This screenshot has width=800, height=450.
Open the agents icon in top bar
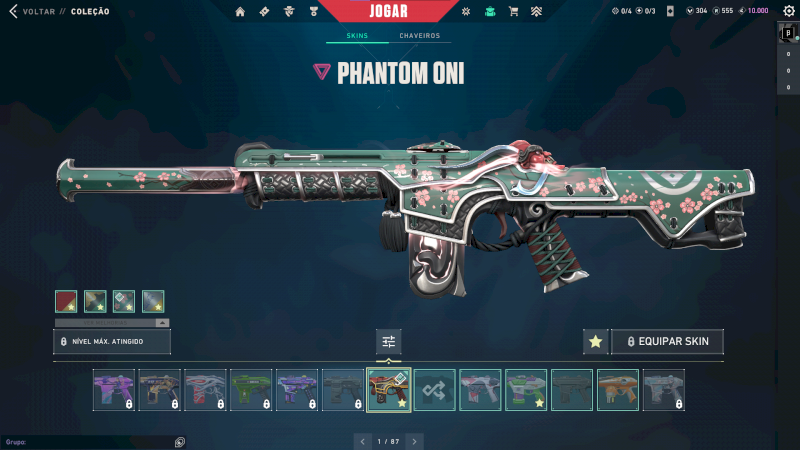289,12
